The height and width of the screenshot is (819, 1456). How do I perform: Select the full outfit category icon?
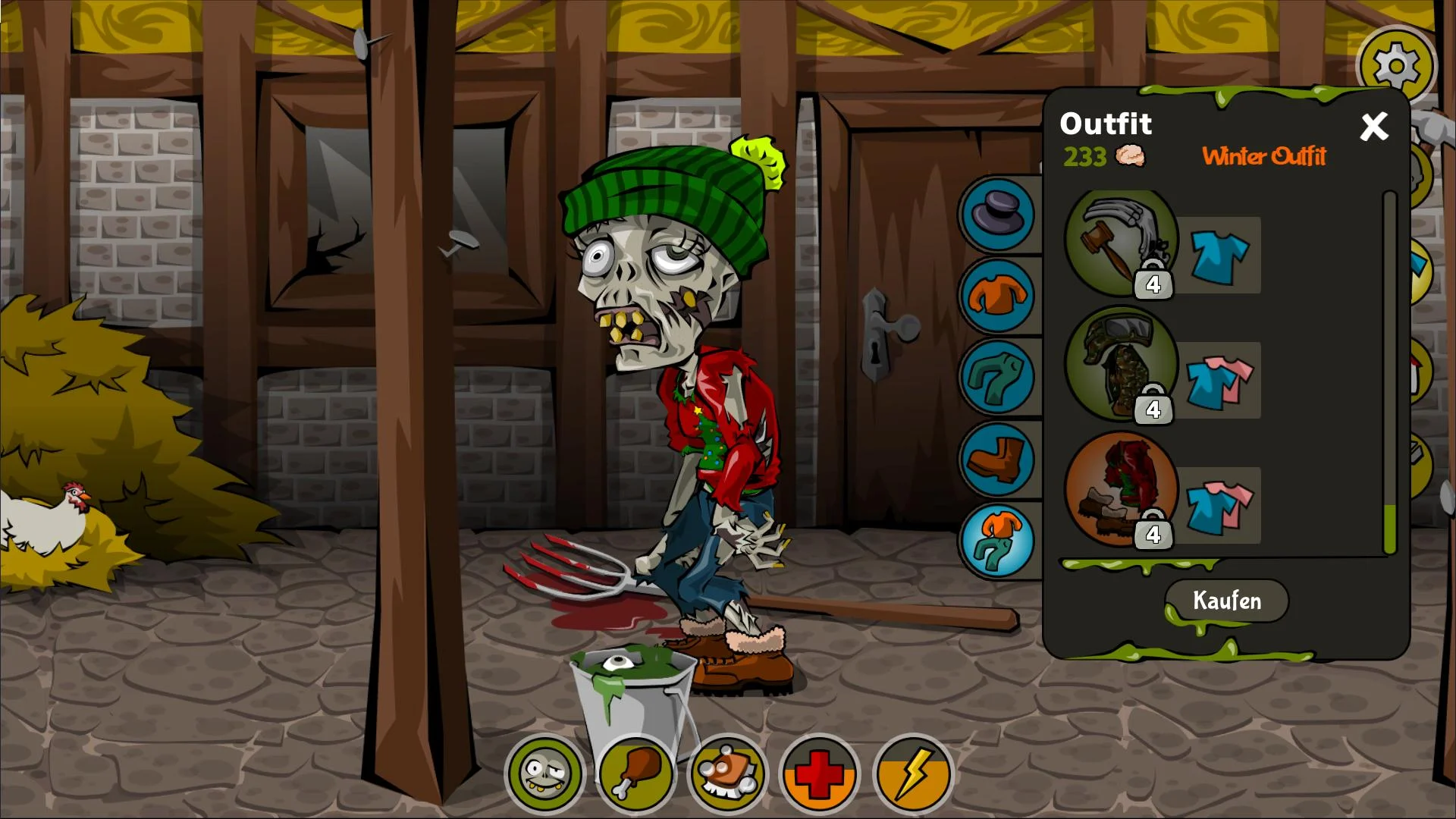click(x=997, y=540)
